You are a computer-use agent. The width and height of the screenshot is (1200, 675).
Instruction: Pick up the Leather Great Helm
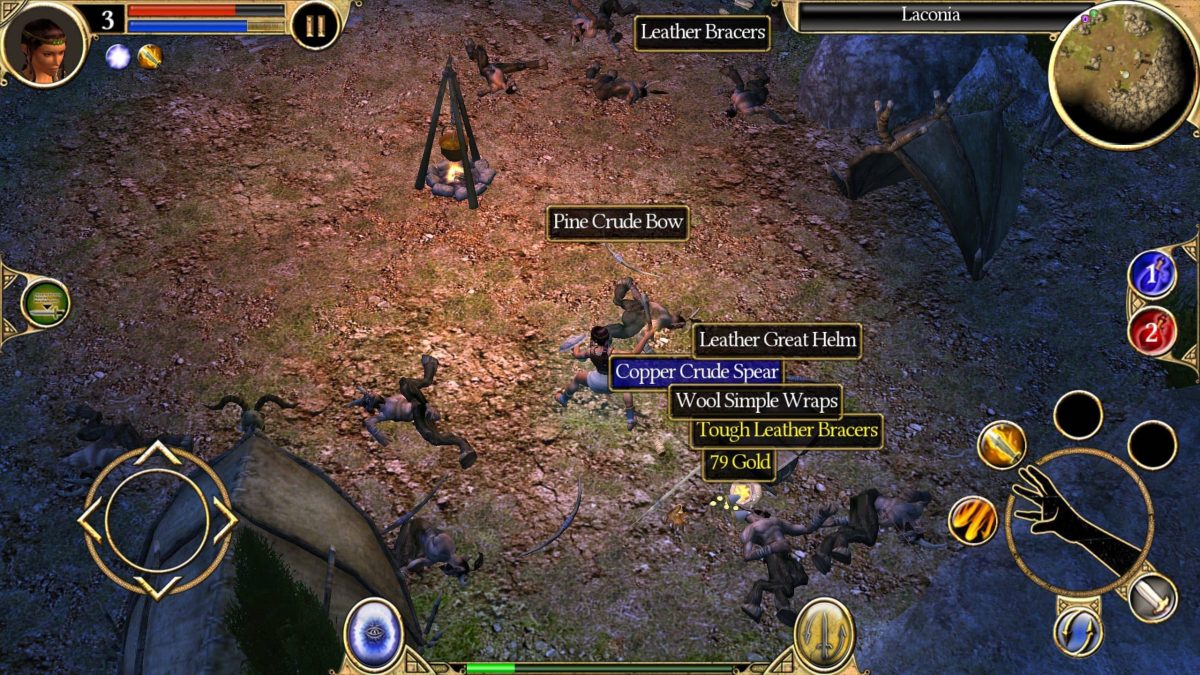pyautogui.click(x=777, y=341)
